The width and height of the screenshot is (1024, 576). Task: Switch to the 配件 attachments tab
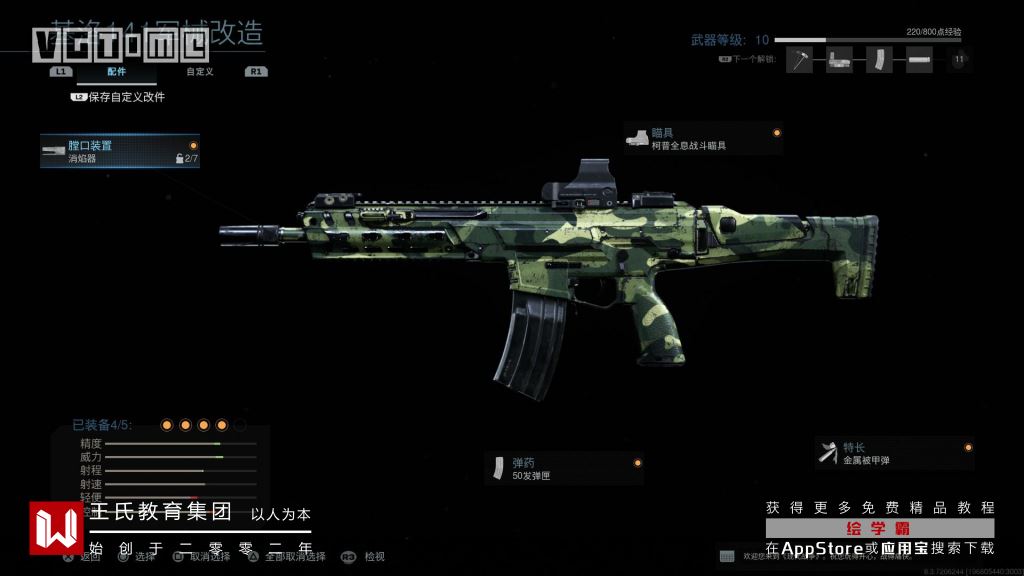pos(117,72)
